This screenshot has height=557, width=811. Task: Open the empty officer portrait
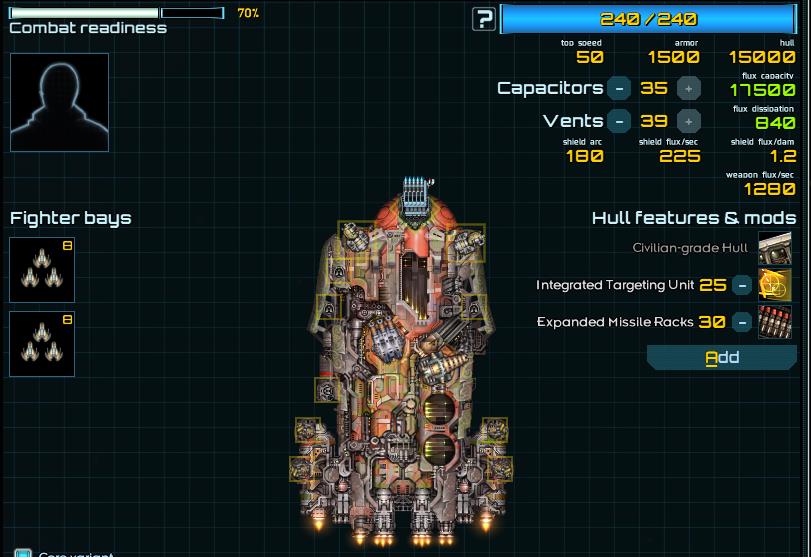pos(59,102)
